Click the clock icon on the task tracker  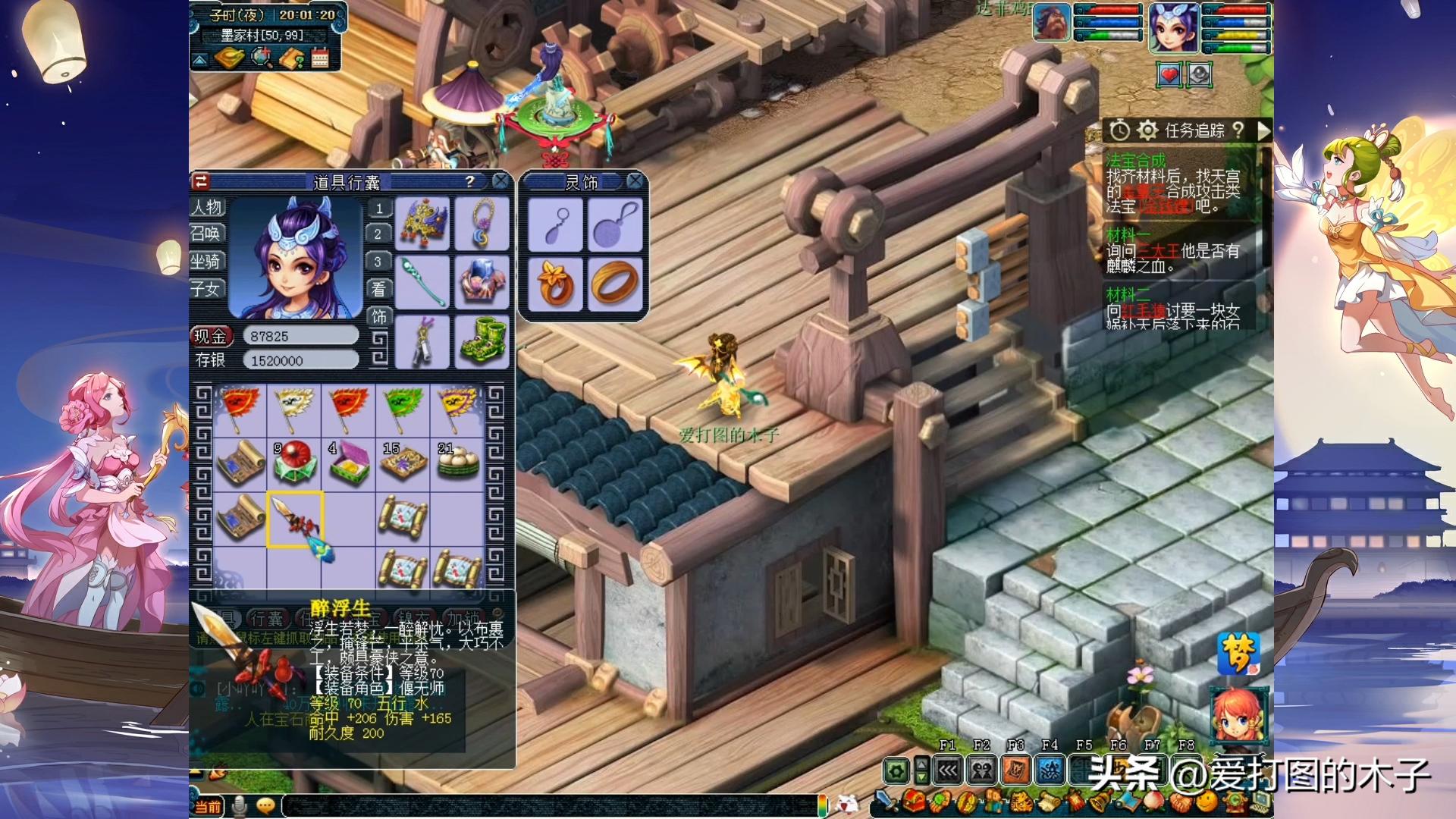tap(1120, 133)
